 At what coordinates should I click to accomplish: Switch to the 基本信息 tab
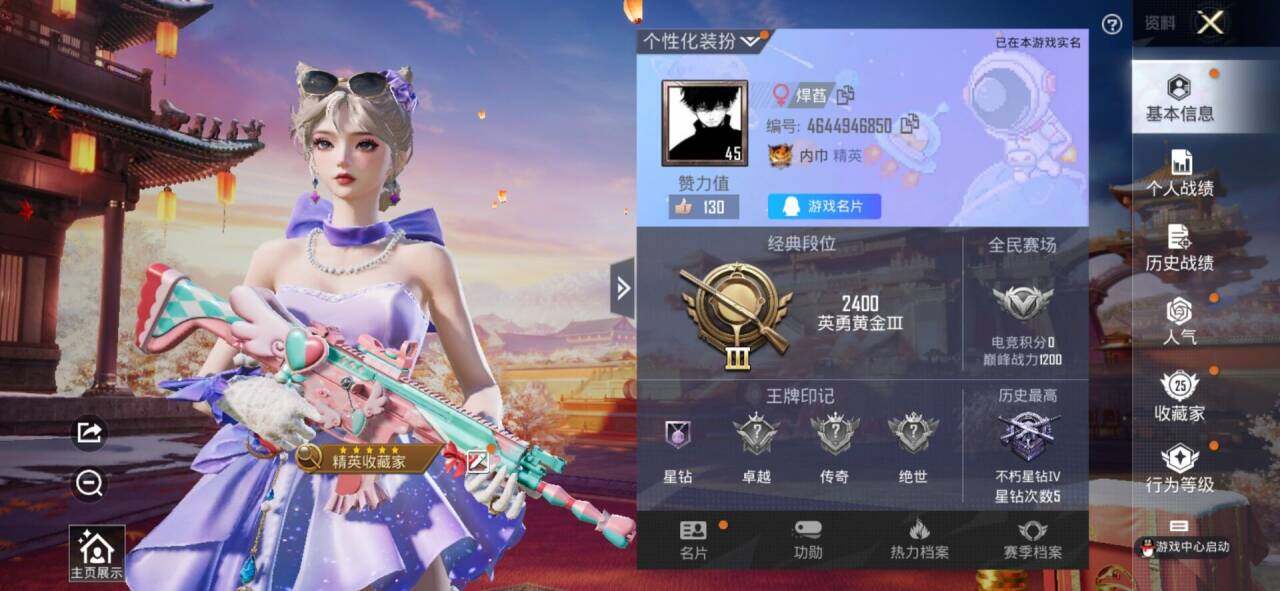coord(1180,98)
